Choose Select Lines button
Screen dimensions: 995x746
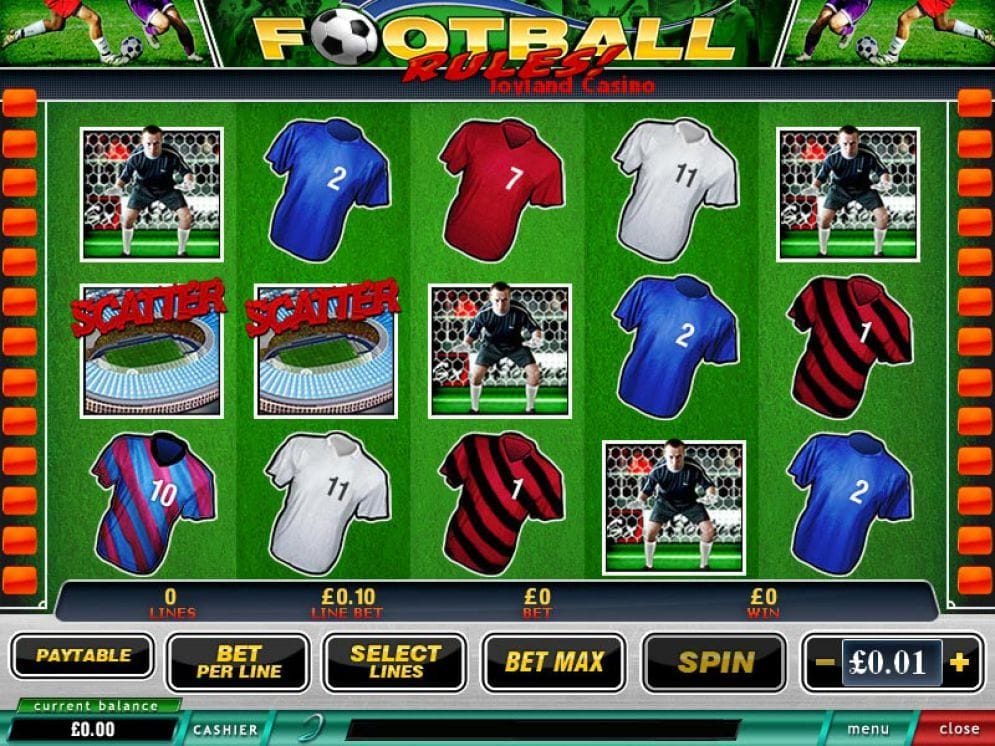(395, 662)
